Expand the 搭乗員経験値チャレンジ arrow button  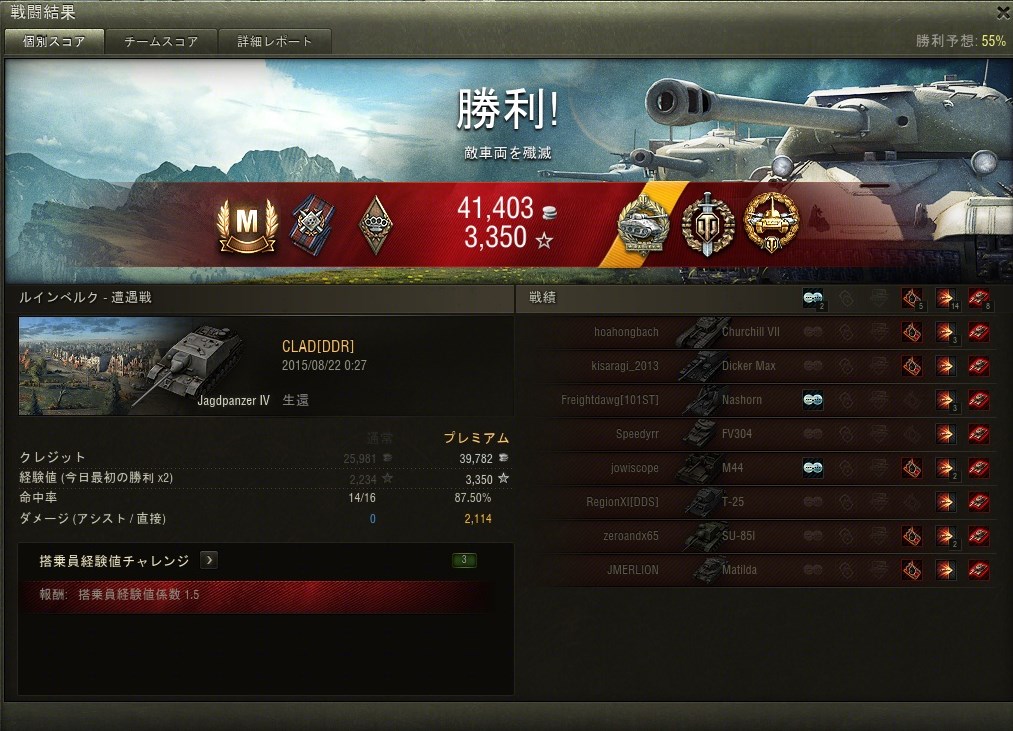coord(209,560)
